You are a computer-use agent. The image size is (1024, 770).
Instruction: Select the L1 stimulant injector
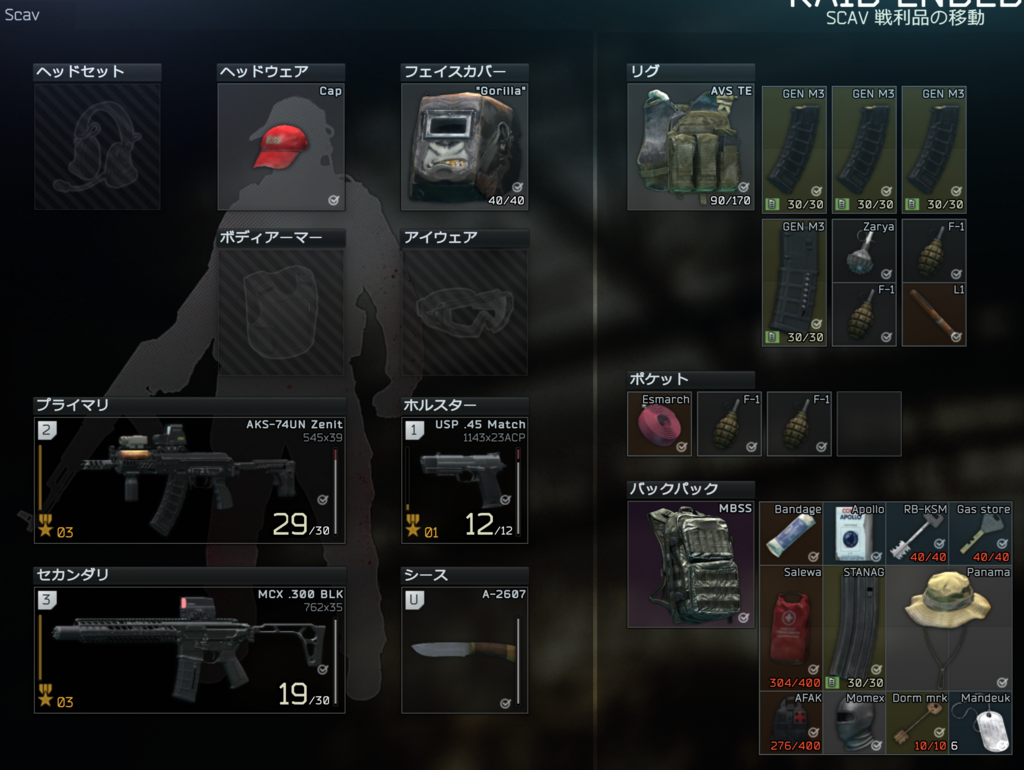tap(934, 315)
